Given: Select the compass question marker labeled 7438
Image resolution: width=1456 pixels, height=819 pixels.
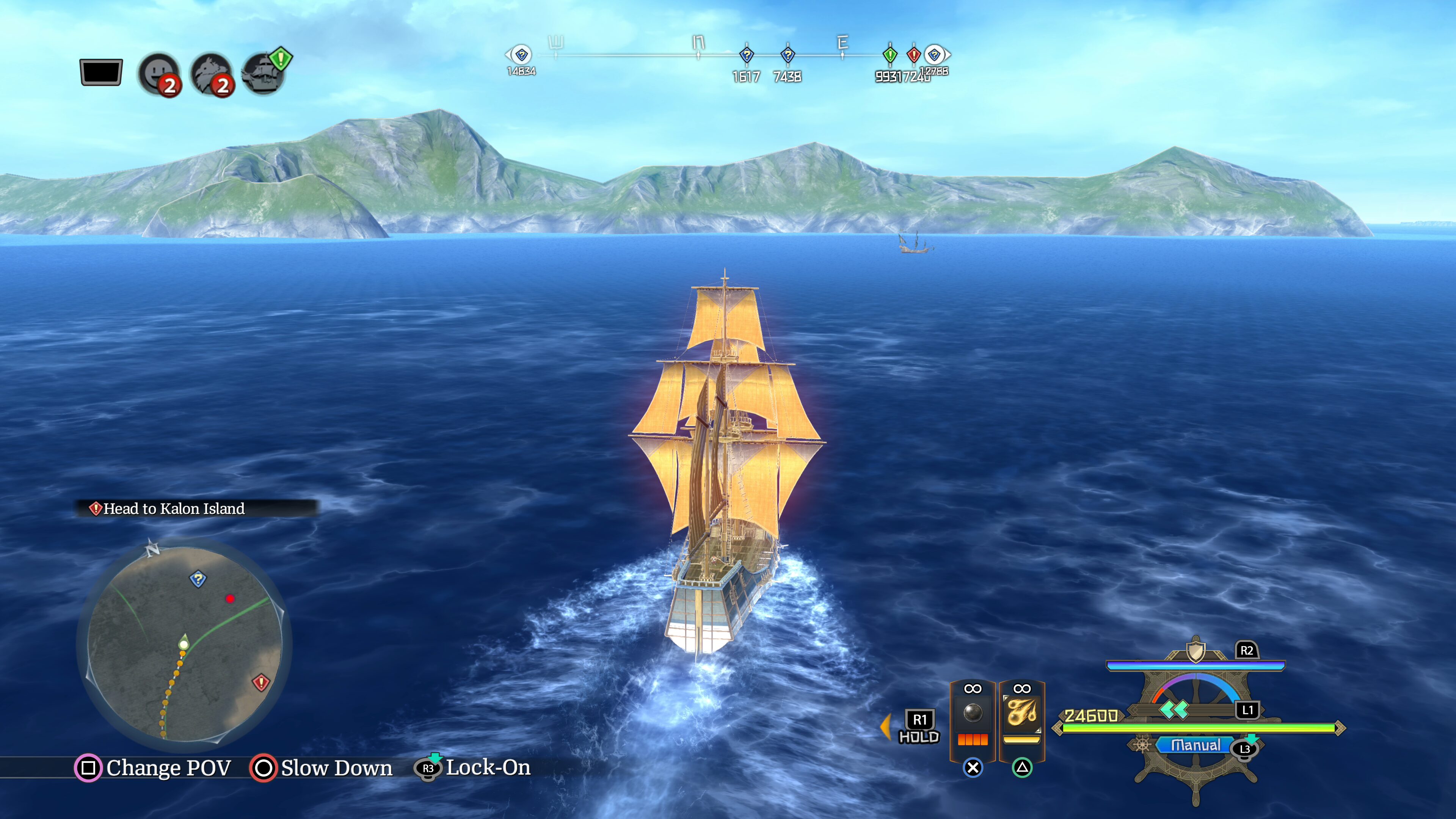Looking at the screenshot, I should [x=788, y=55].
